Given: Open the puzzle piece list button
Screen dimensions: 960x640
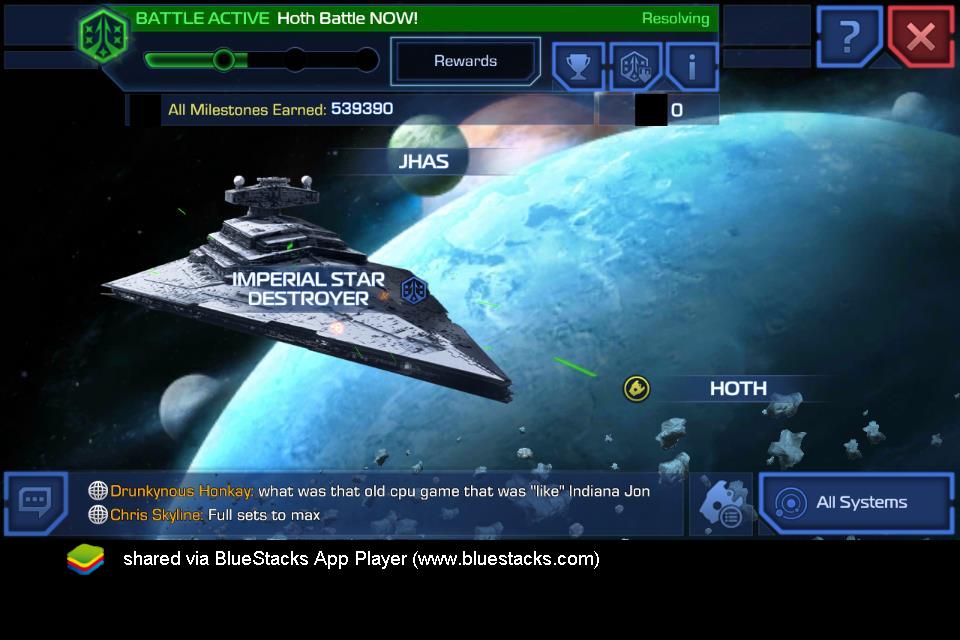Looking at the screenshot, I should point(720,504).
